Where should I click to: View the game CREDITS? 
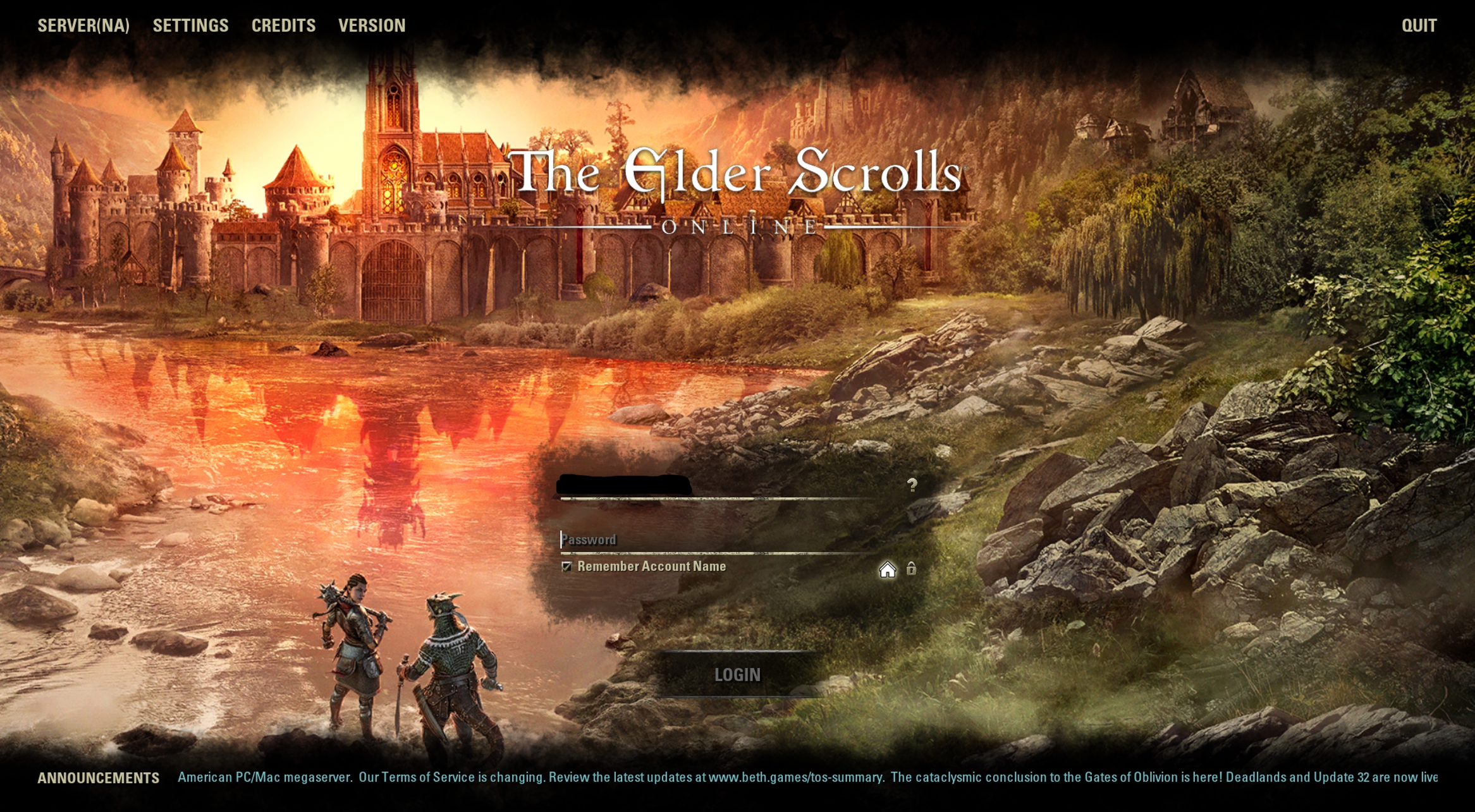coord(283,25)
